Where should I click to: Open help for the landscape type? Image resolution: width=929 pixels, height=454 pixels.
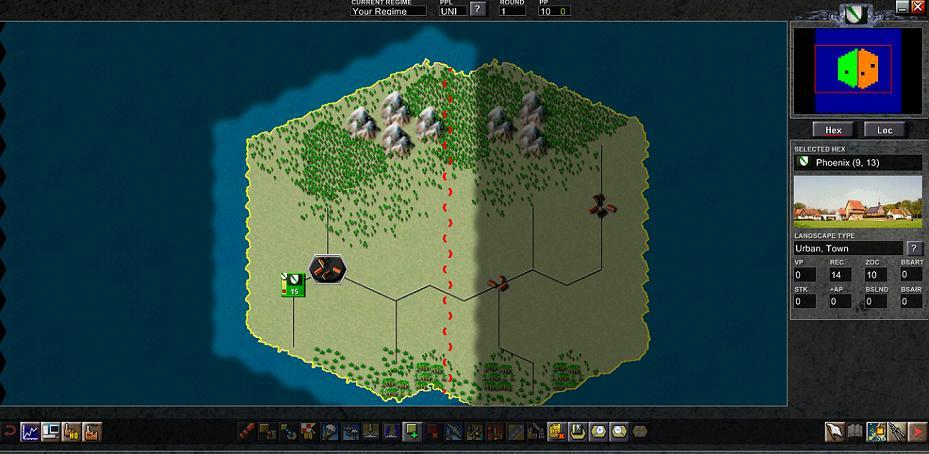pyautogui.click(x=914, y=248)
